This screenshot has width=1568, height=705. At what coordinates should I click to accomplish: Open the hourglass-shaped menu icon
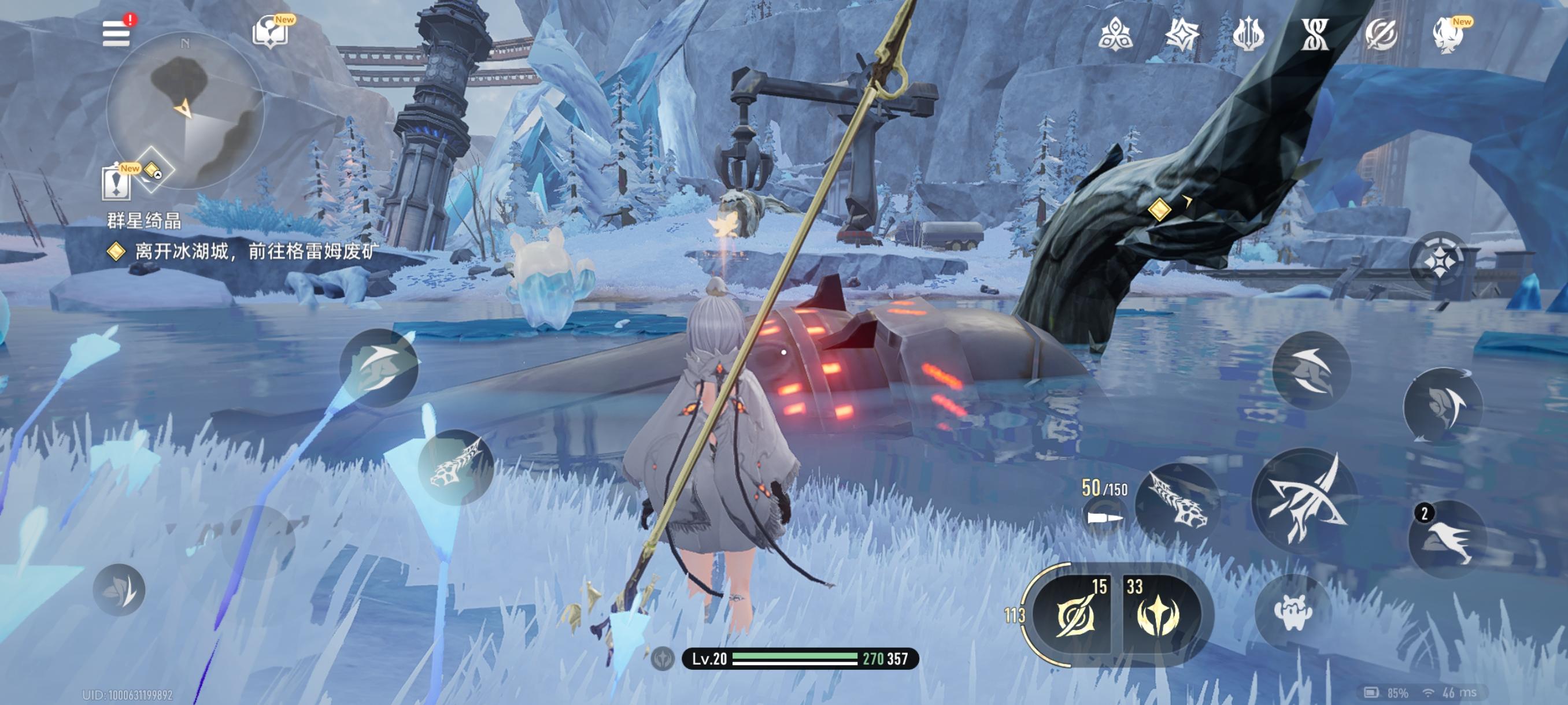(1315, 34)
